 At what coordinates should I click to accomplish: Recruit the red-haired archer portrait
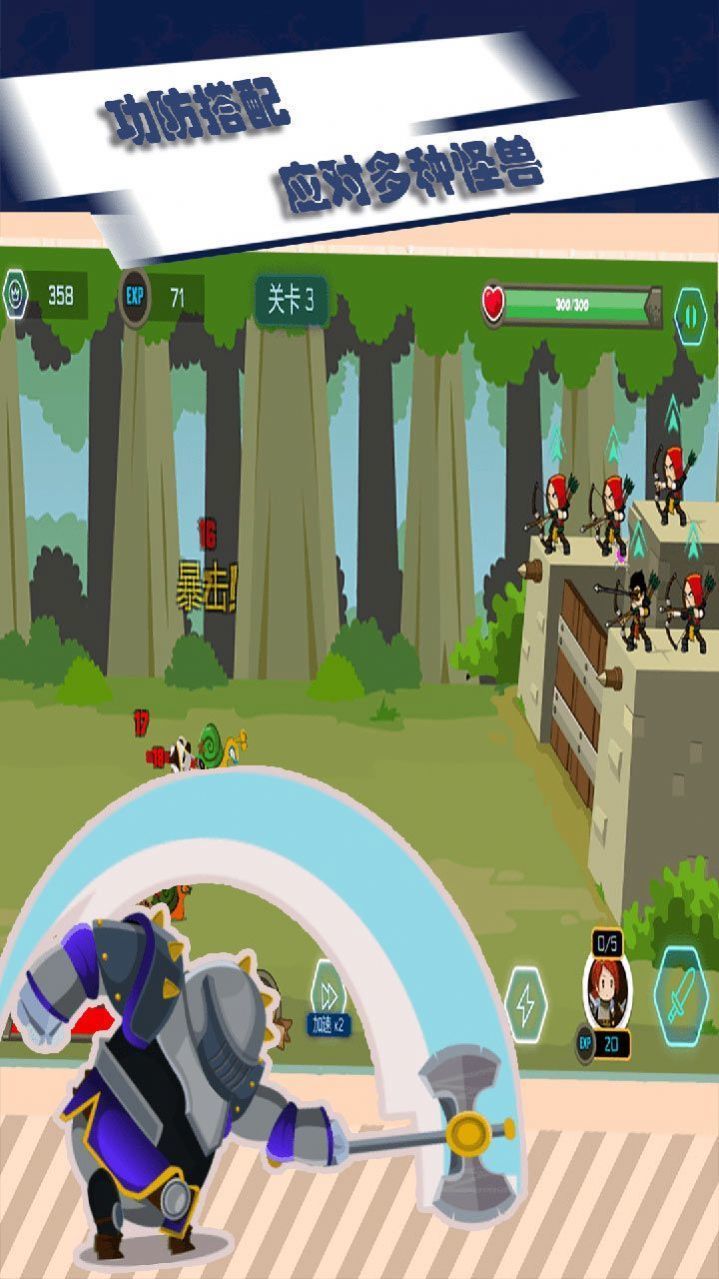[x=607, y=990]
